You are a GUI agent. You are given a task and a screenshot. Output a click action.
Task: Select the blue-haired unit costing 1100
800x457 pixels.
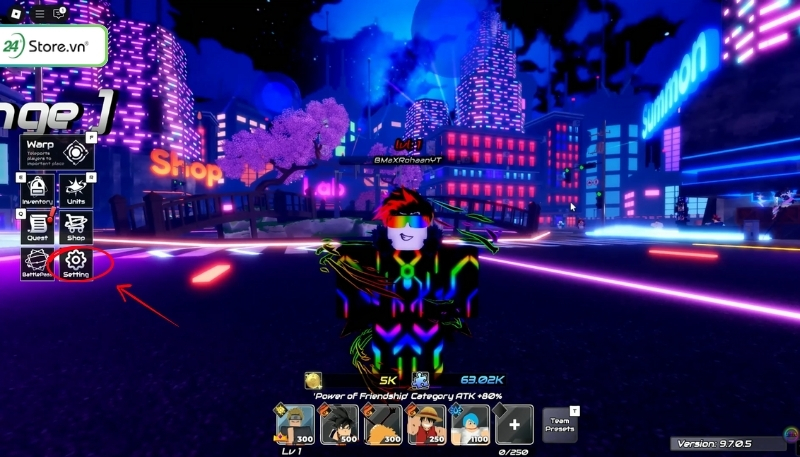470,424
